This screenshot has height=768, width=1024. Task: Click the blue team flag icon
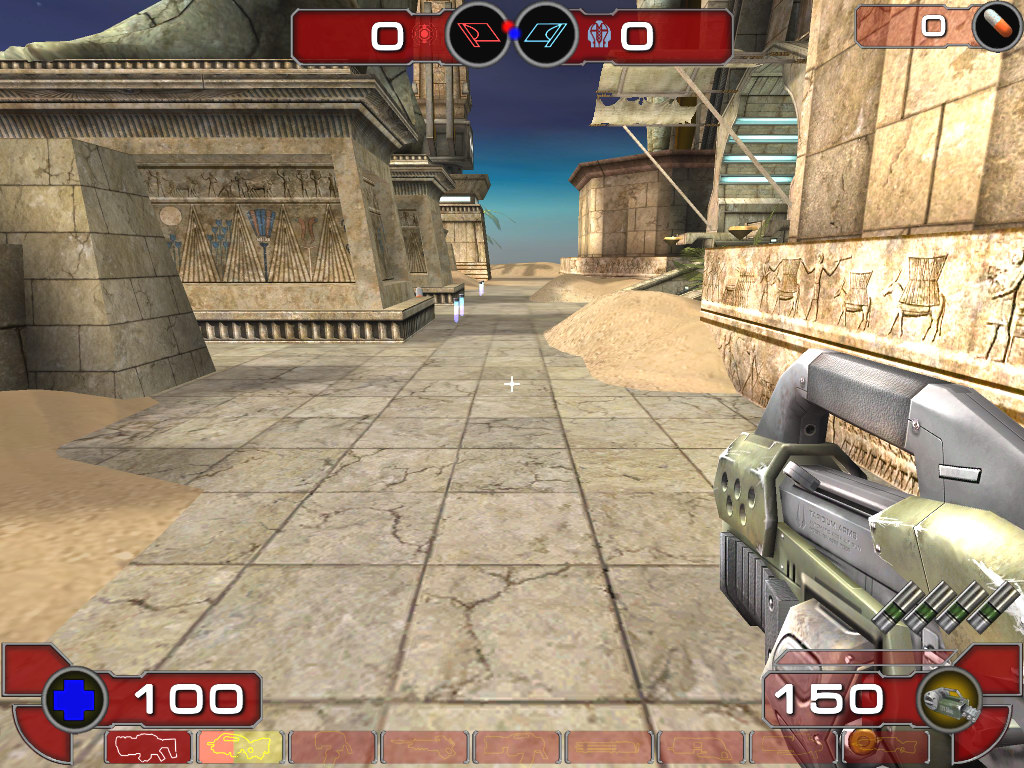(545, 36)
